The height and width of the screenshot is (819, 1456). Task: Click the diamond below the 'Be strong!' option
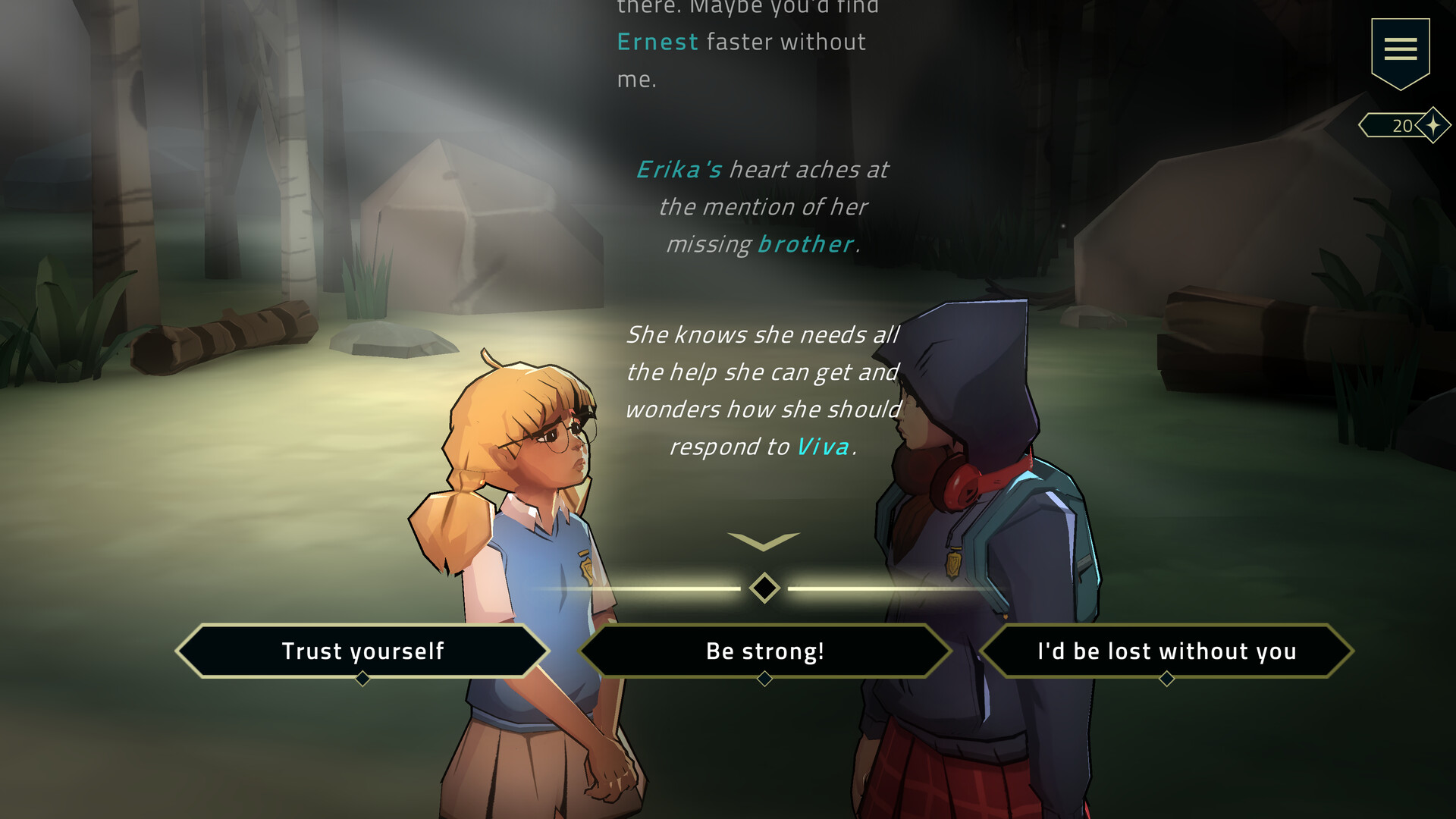[764, 680]
